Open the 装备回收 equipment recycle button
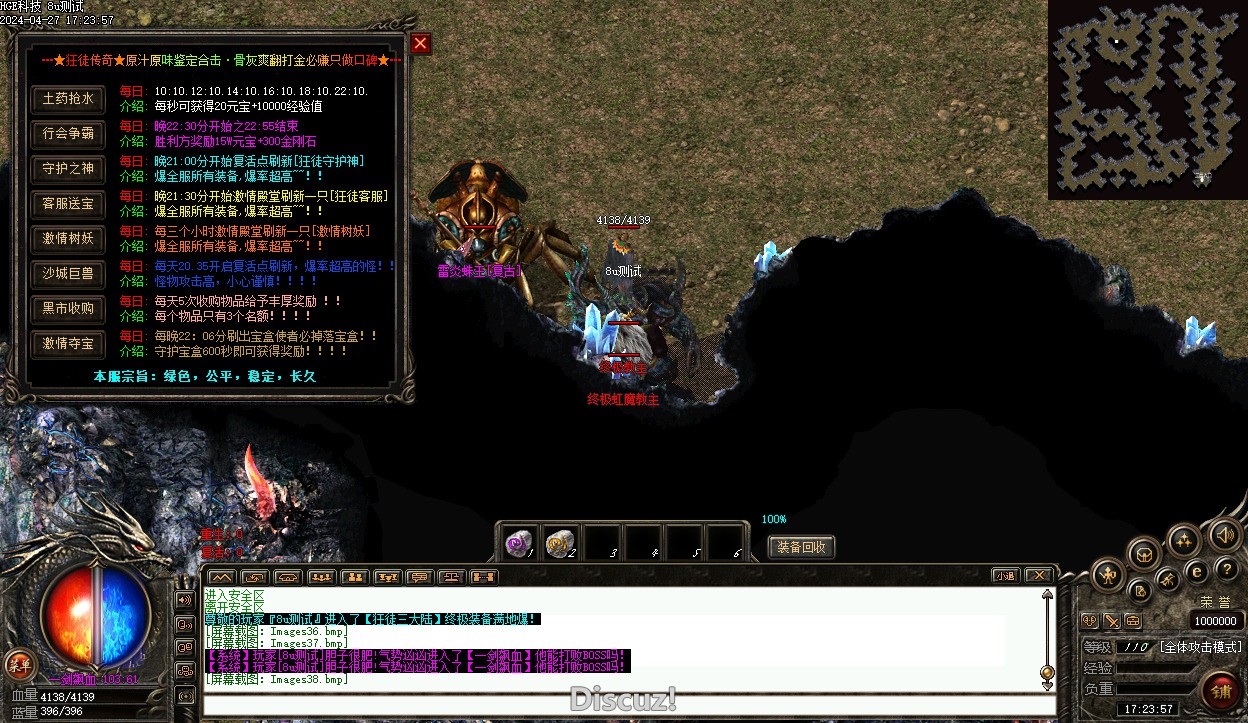This screenshot has height=723, width=1248. 801,547
